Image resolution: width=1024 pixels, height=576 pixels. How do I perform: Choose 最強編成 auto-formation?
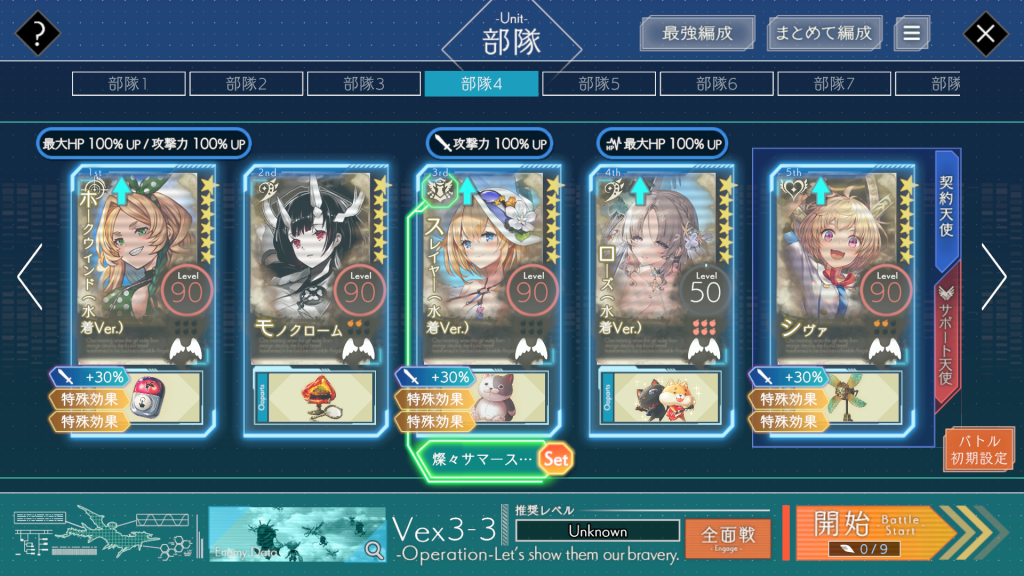tap(697, 33)
